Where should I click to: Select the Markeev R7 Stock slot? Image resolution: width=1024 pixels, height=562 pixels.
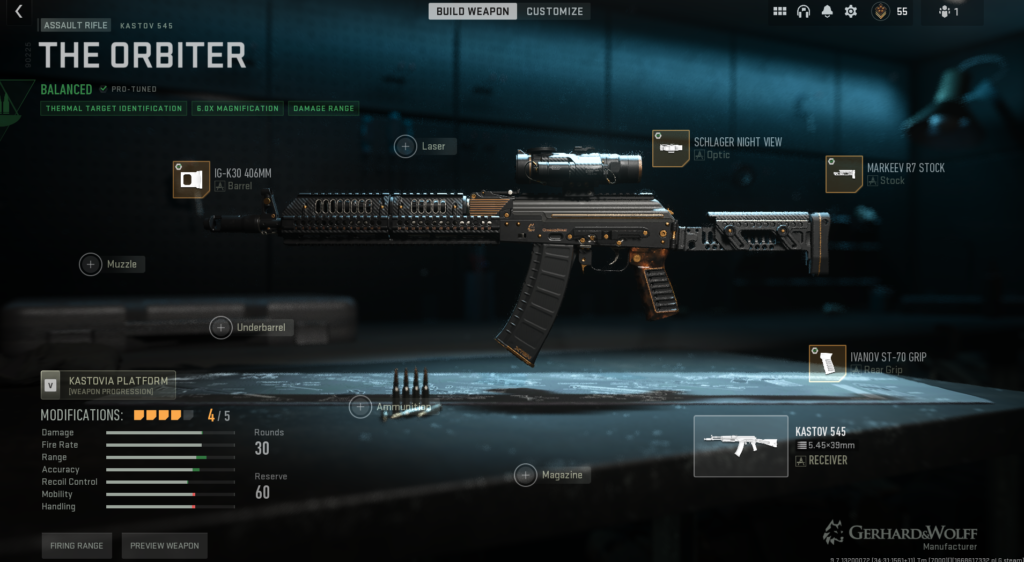(x=844, y=173)
